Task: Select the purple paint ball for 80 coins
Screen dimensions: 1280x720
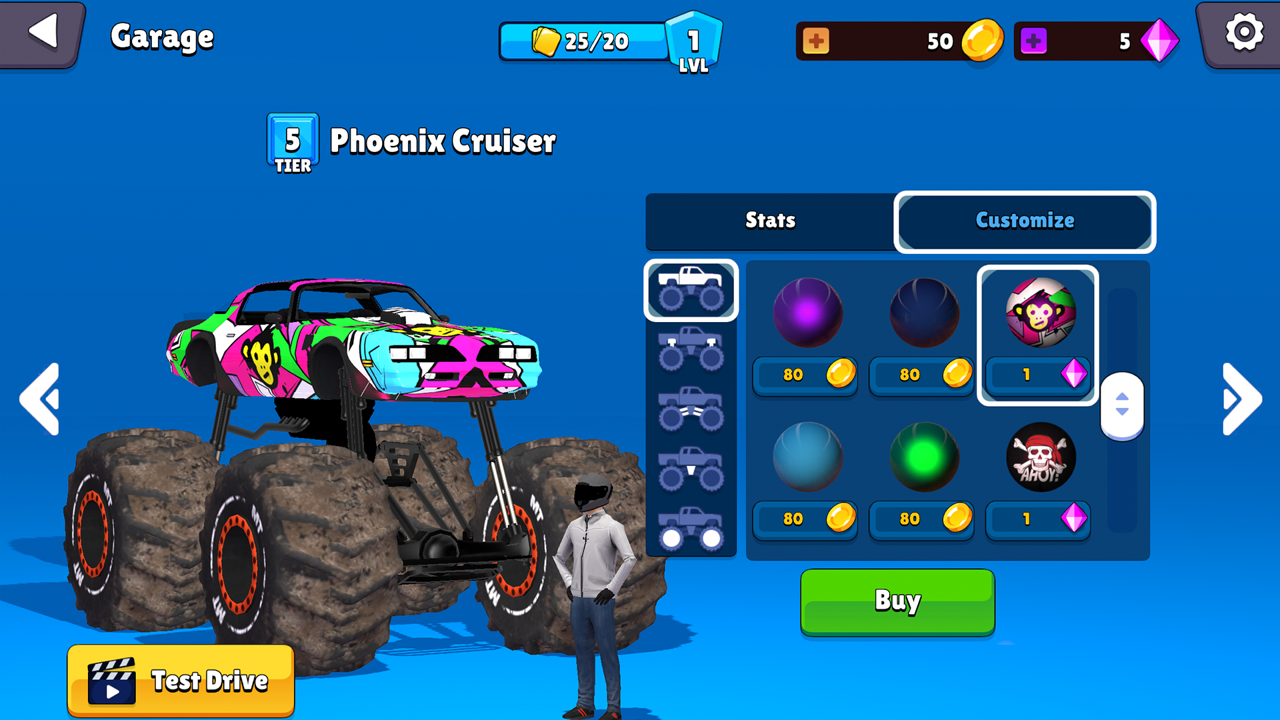Action: (x=806, y=313)
